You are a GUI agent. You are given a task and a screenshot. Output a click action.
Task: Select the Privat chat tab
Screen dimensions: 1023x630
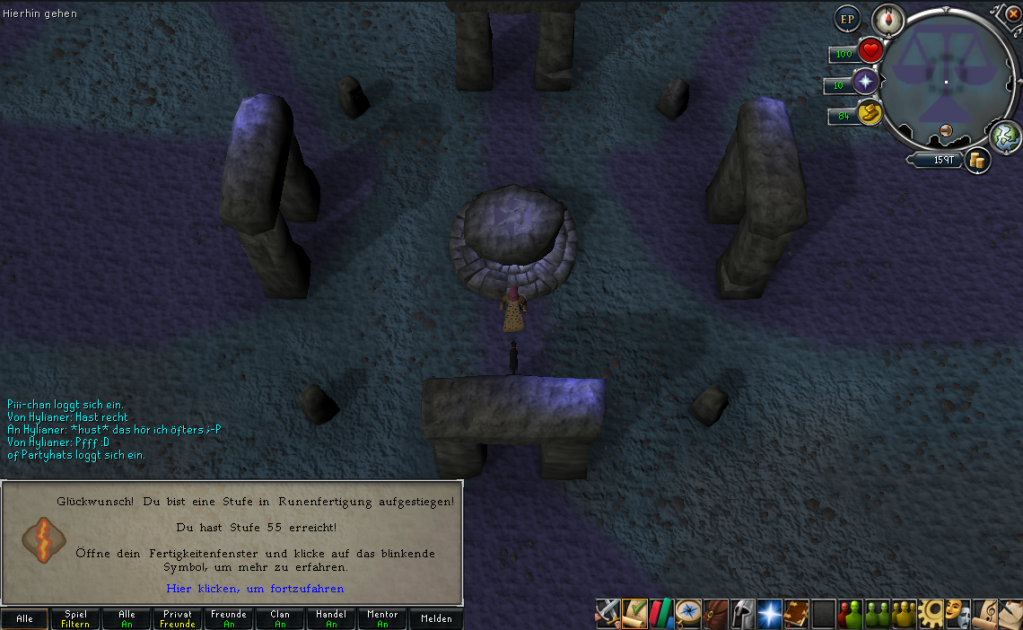(x=178, y=619)
